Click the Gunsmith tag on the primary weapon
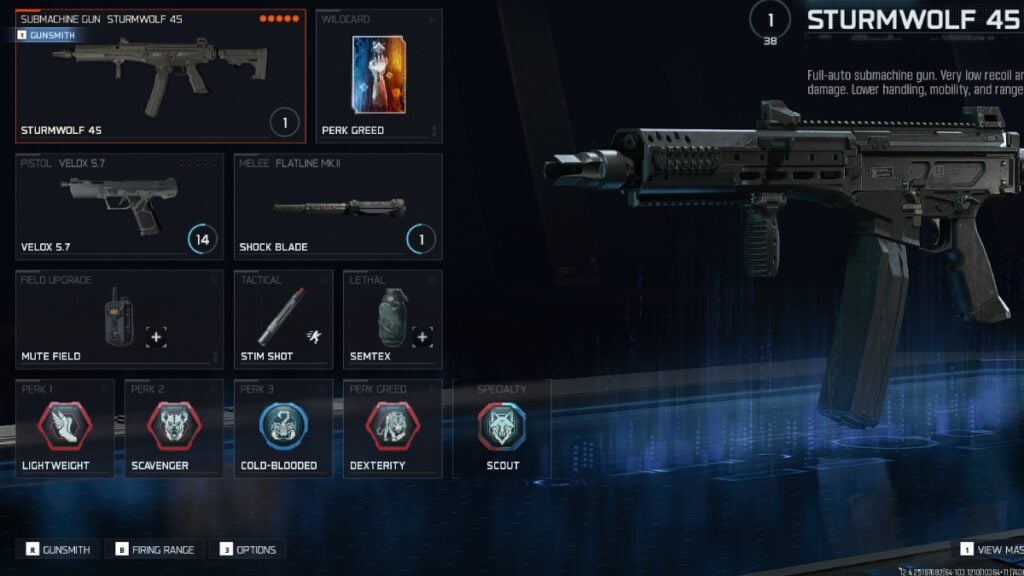 tap(46, 35)
